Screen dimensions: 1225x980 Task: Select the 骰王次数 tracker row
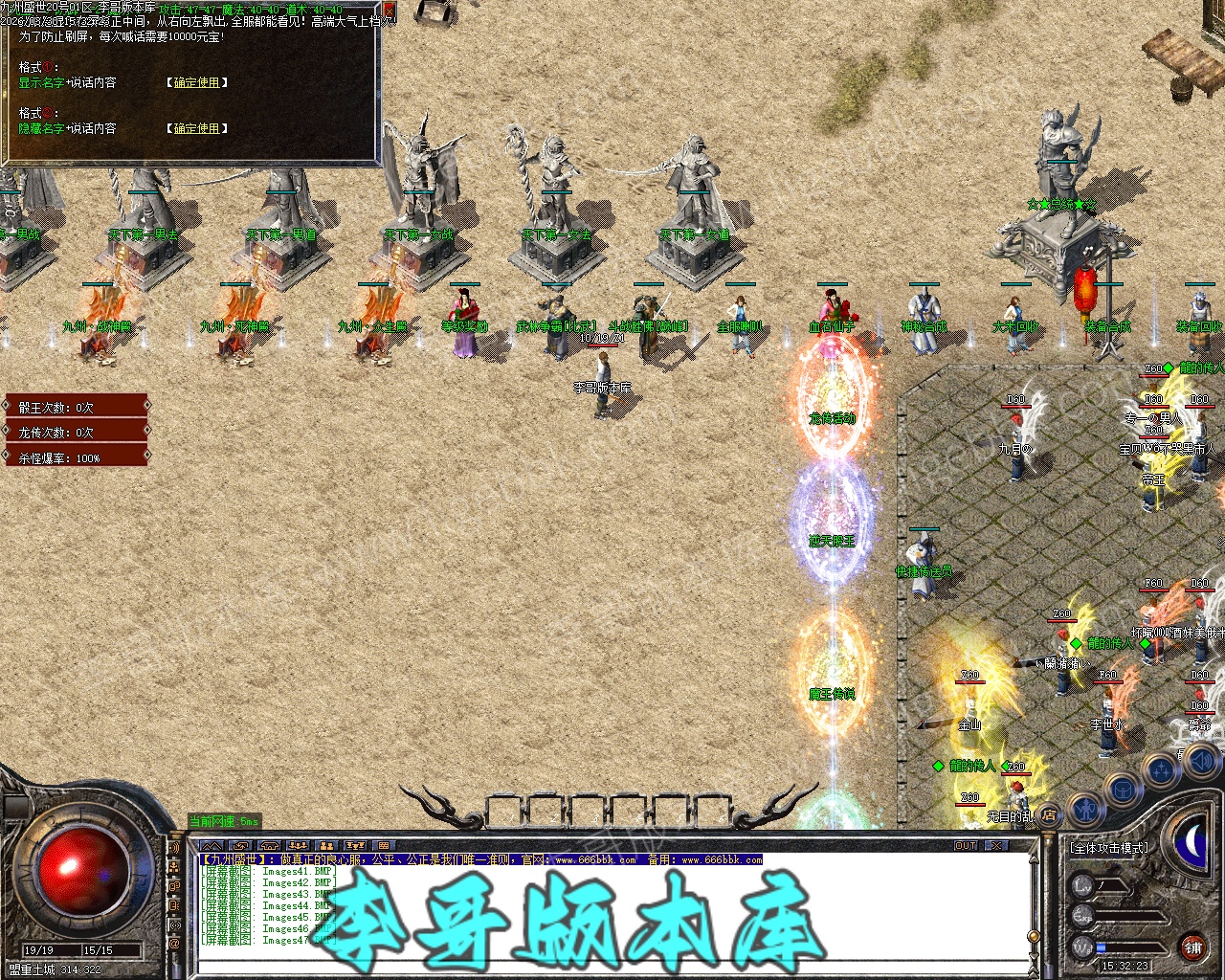(77, 407)
